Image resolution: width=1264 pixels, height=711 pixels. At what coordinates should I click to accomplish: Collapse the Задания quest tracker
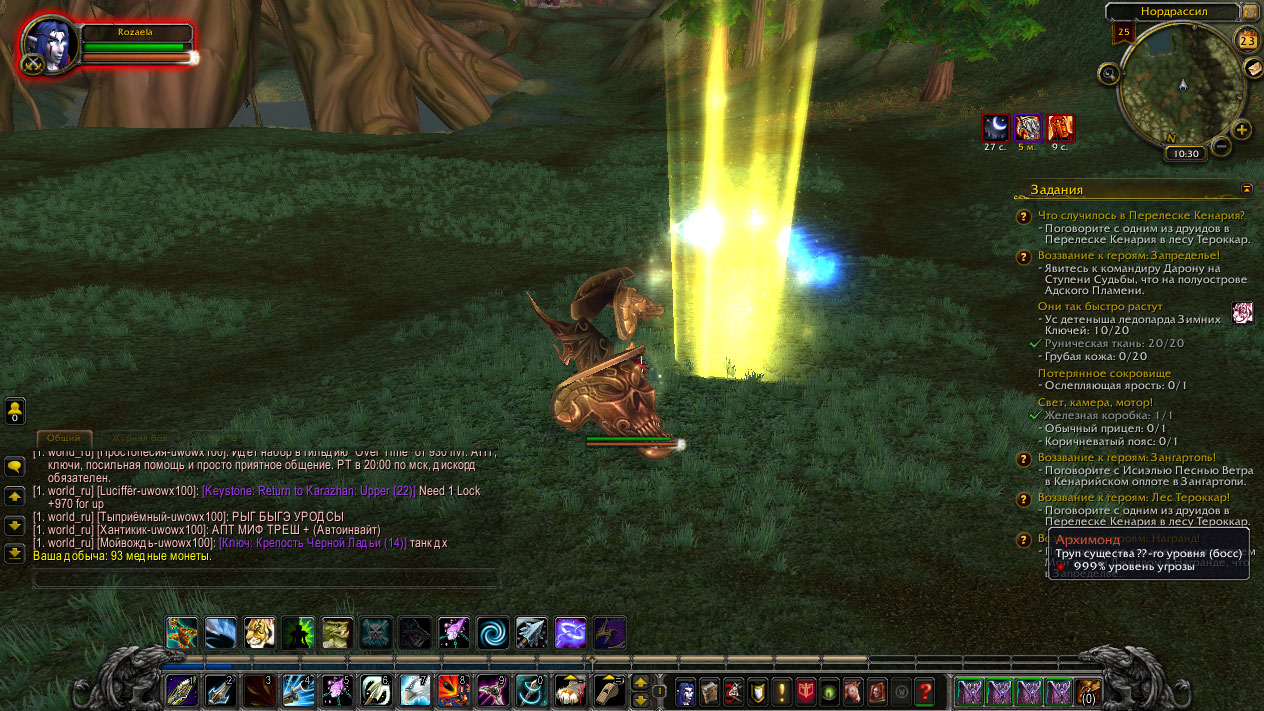pyautogui.click(x=1247, y=188)
